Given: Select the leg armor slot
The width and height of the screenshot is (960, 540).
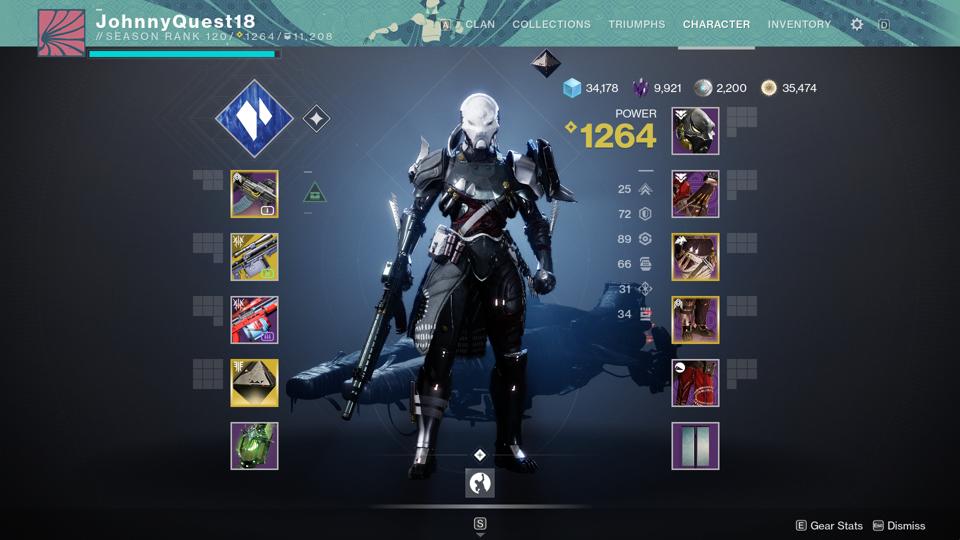Looking at the screenshot, I should click(695, 320).
